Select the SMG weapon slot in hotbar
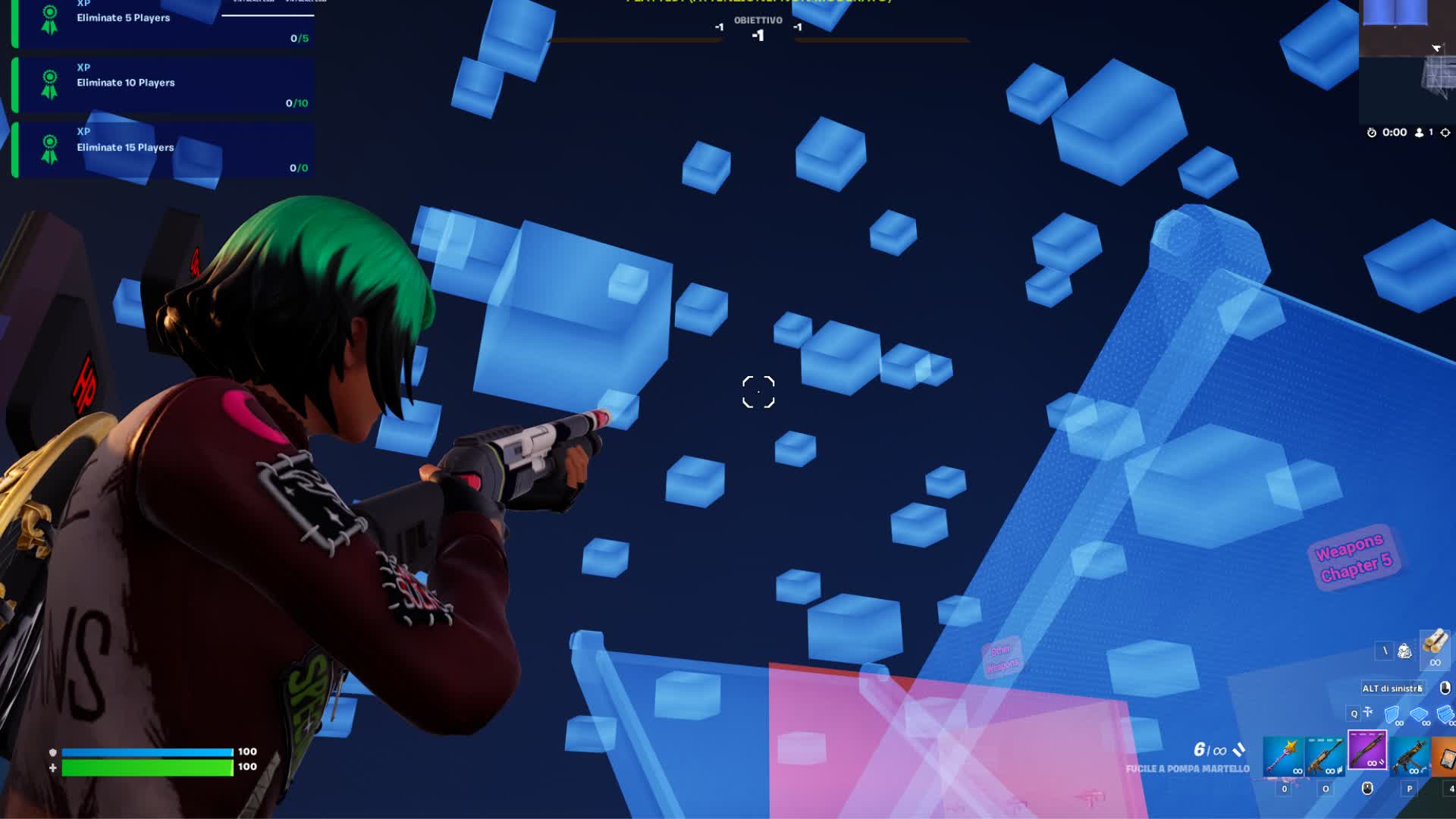The image size is (1456, 819). click(x=1407, y=755)
